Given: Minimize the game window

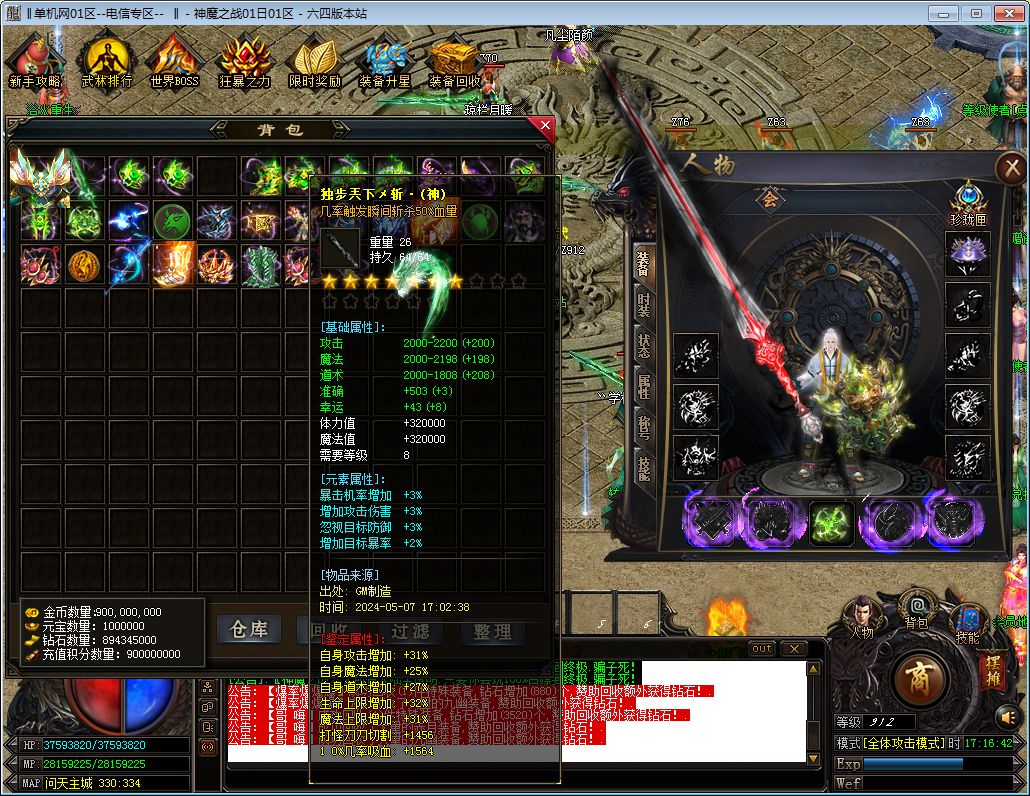Looking at the screenshot, I should [x=941, y=13].
